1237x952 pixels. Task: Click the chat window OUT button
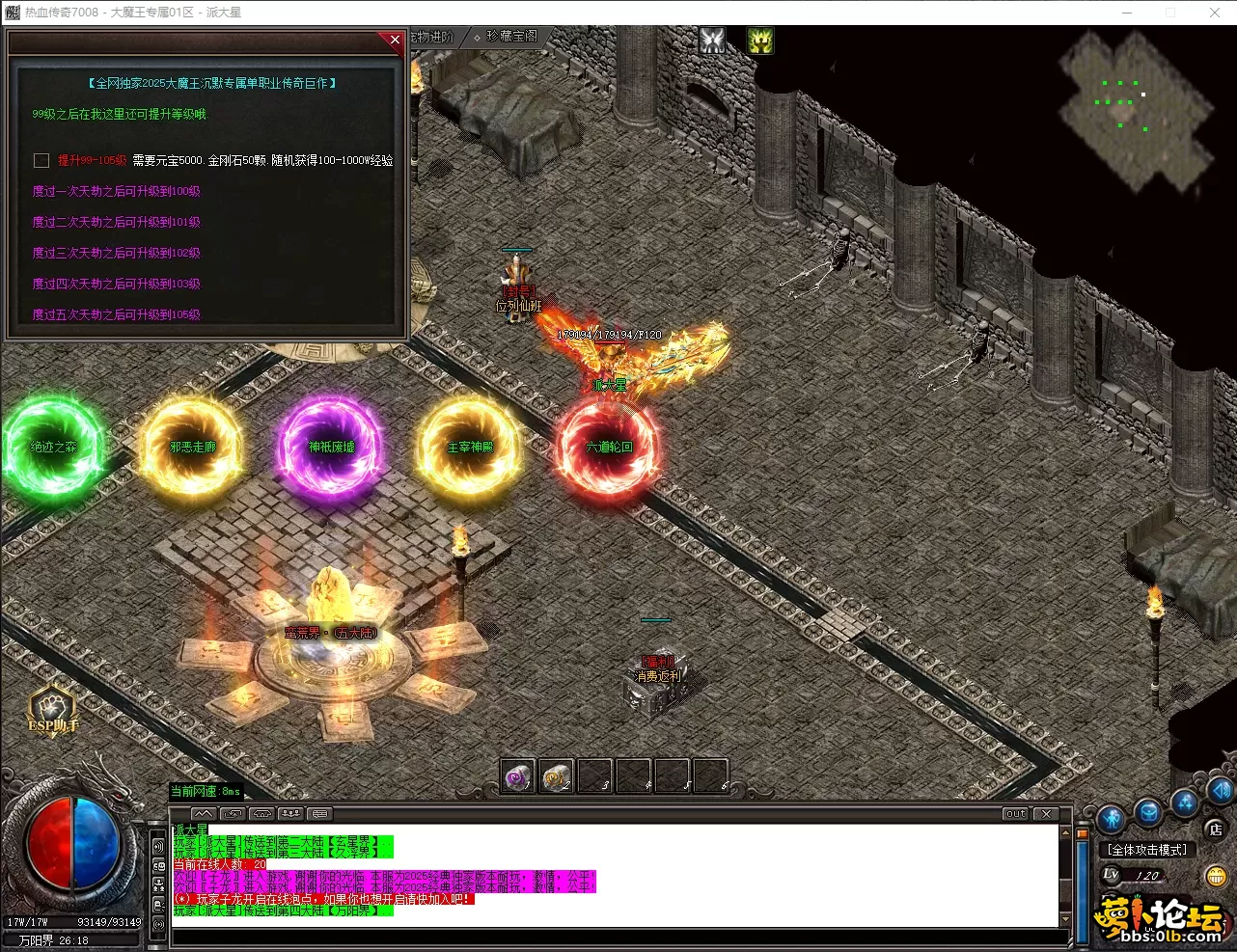click(x=1016, y=814)
